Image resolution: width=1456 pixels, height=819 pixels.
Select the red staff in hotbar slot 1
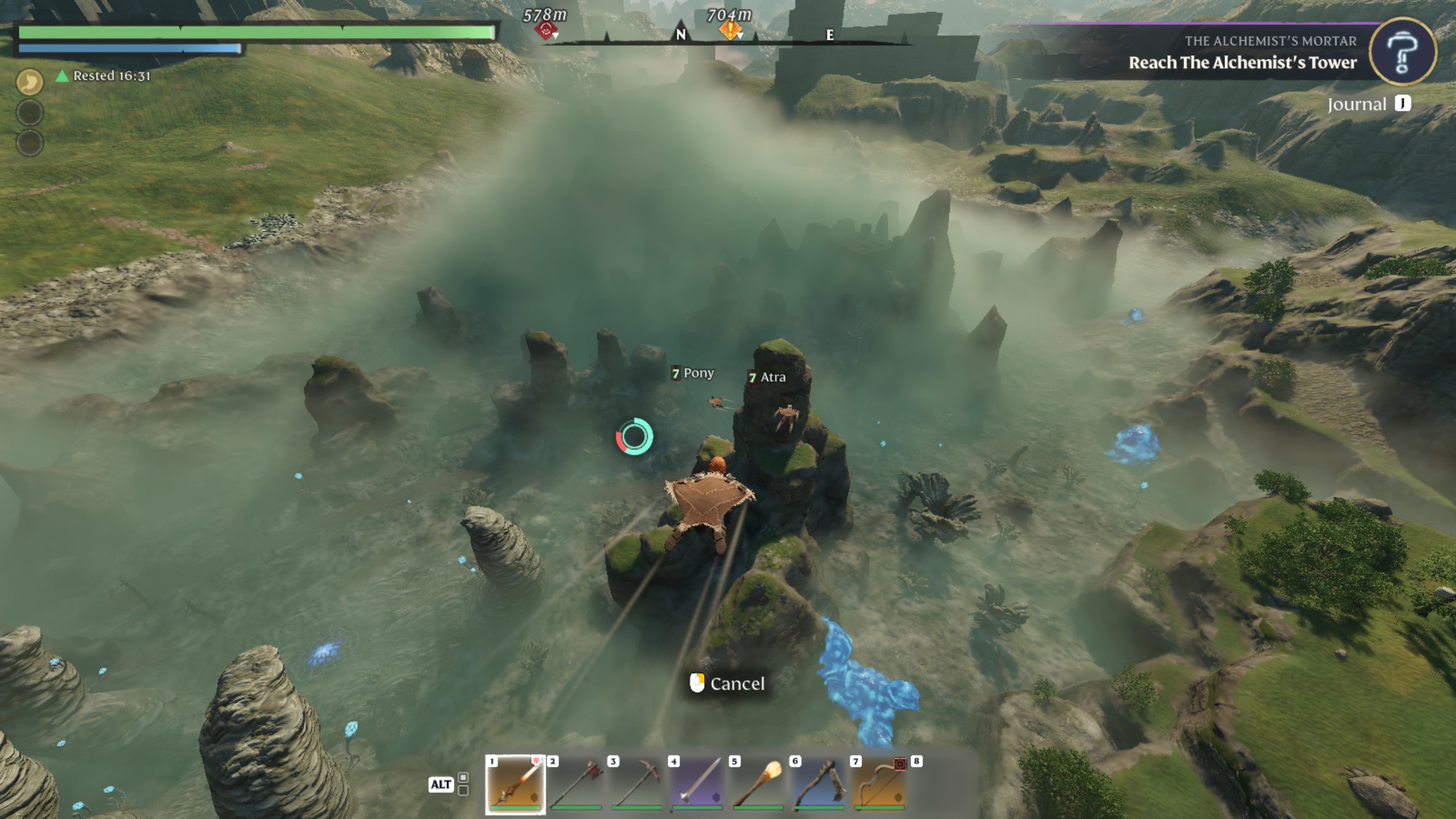coord(515,784)
